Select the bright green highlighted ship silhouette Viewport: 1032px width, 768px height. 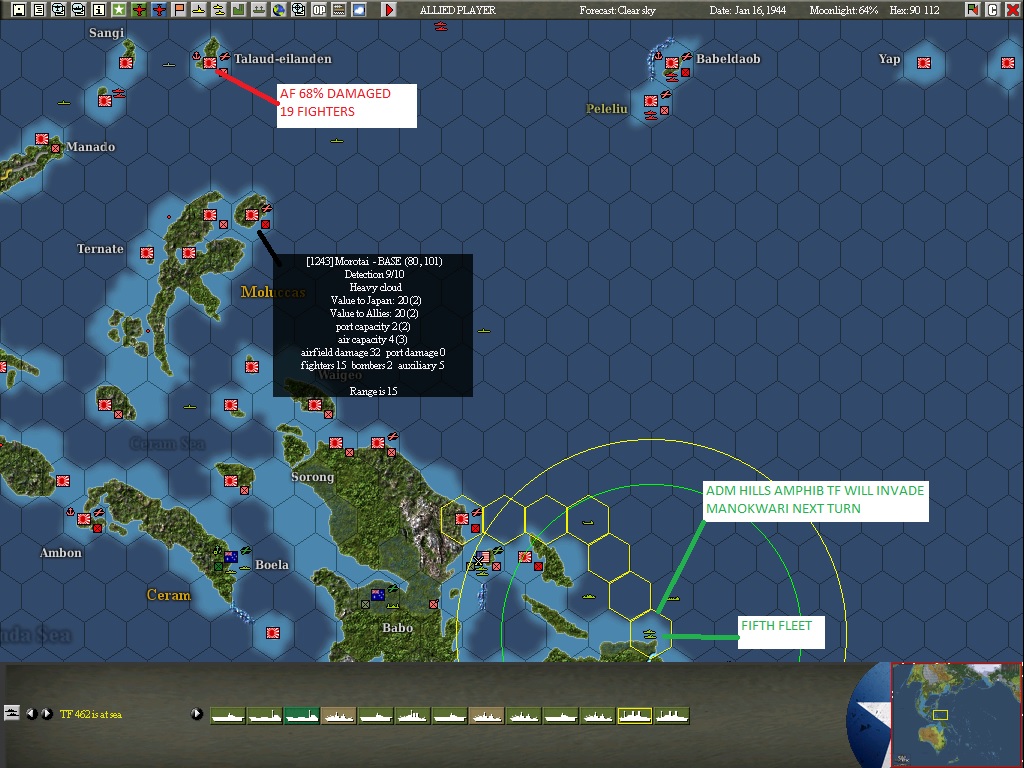coord(301,716)
